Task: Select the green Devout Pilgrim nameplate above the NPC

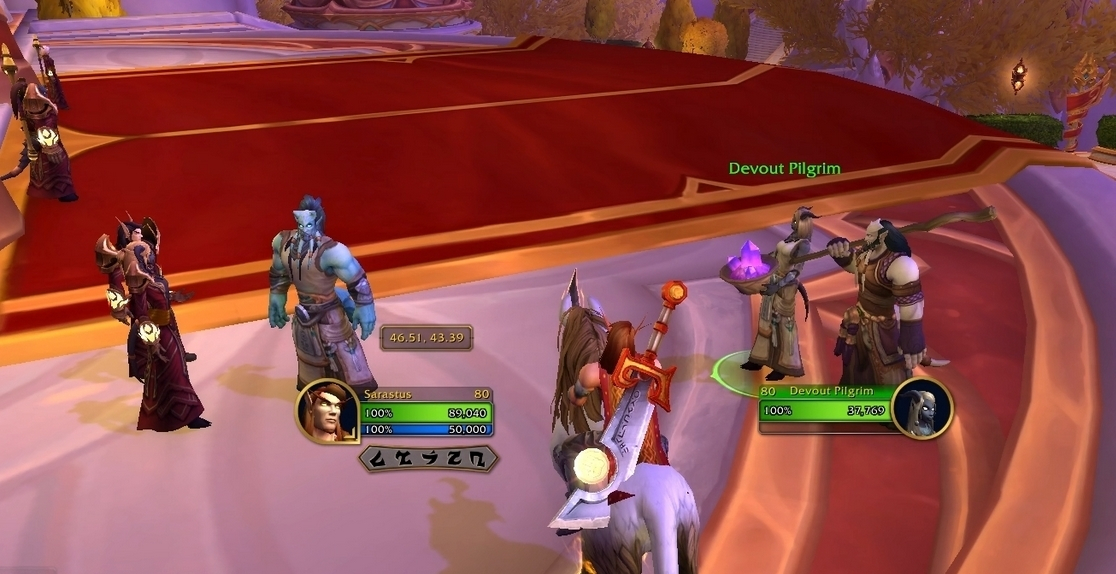Action: pyautogui.click(x=784, y=169)
